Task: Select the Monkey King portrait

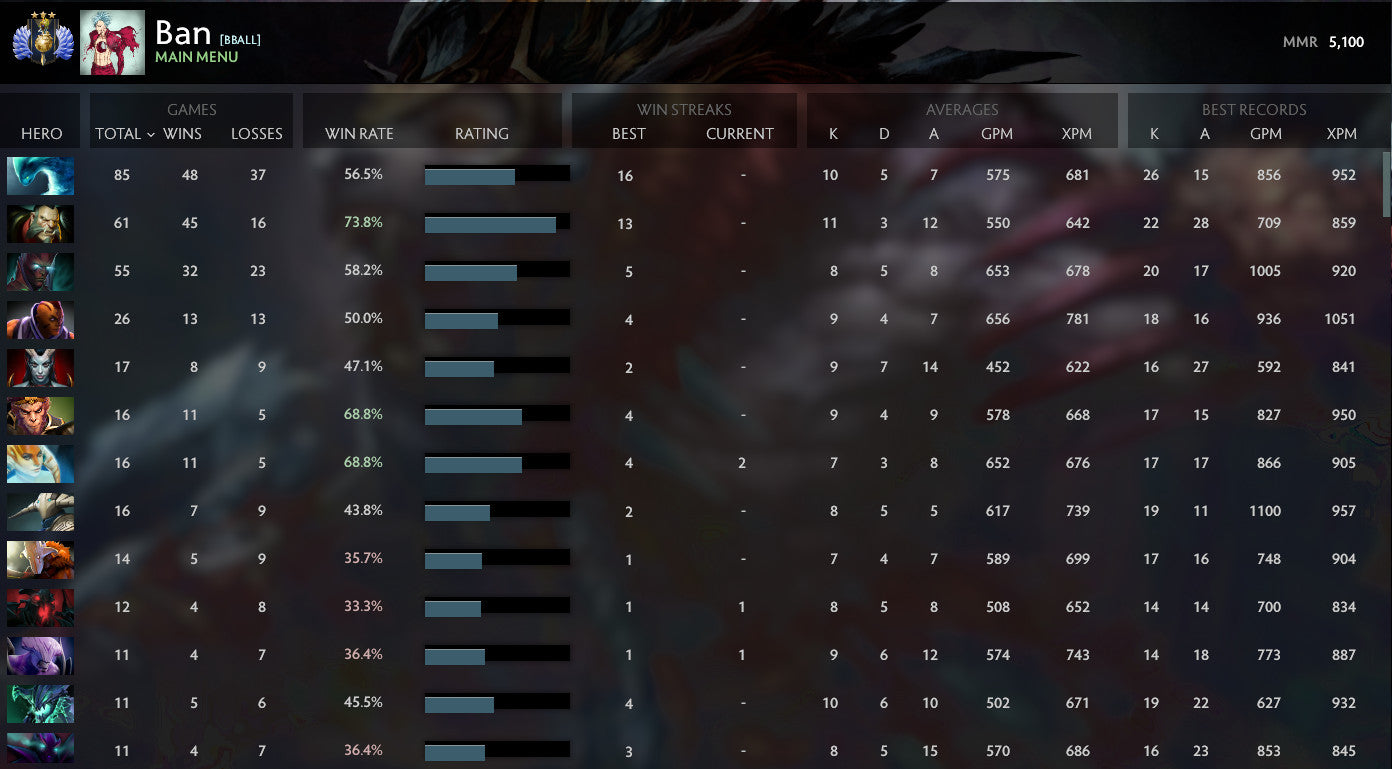Action: click(40, 415)
